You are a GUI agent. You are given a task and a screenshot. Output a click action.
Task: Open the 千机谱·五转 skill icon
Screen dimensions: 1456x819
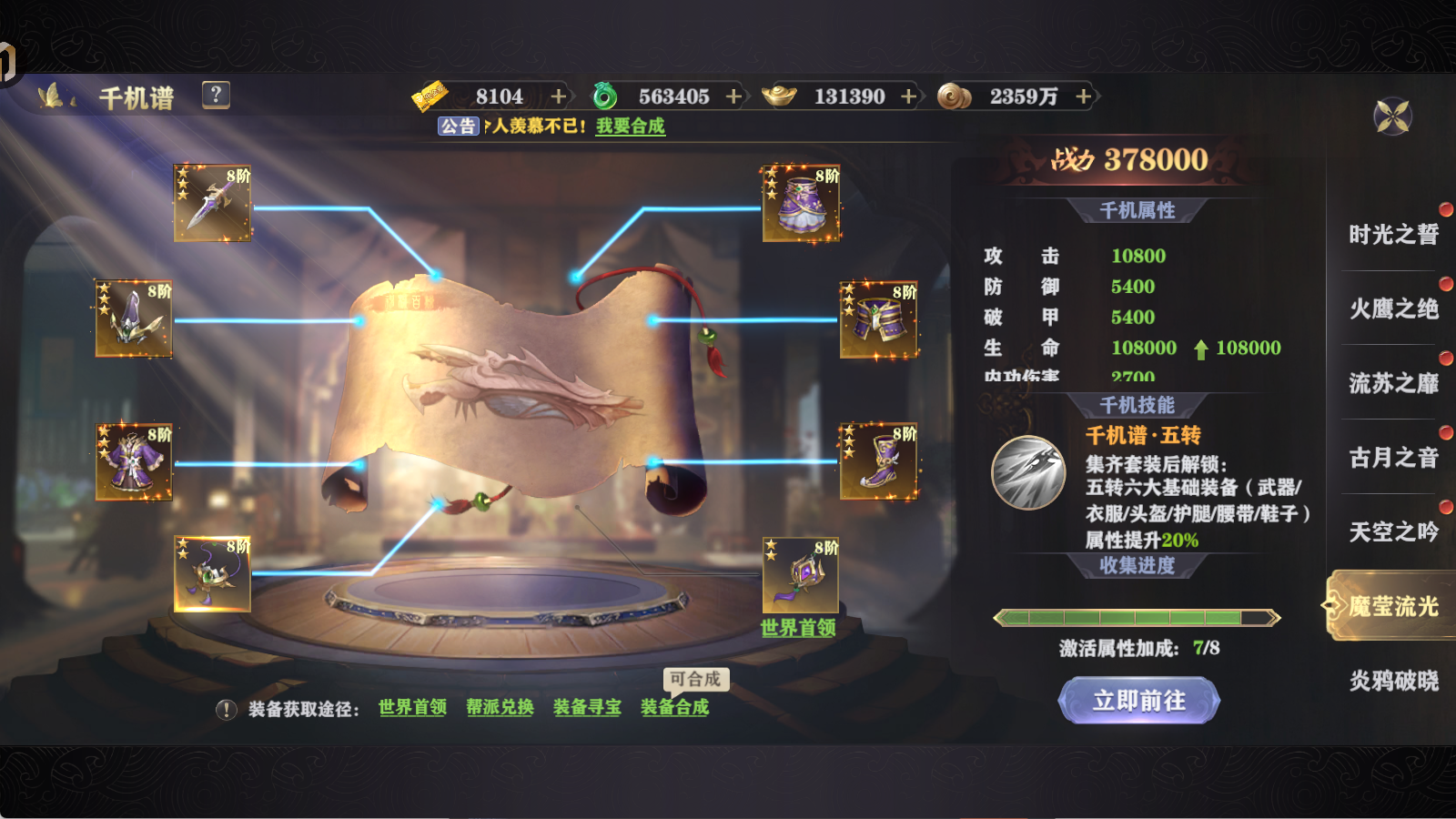[1029, 472]
